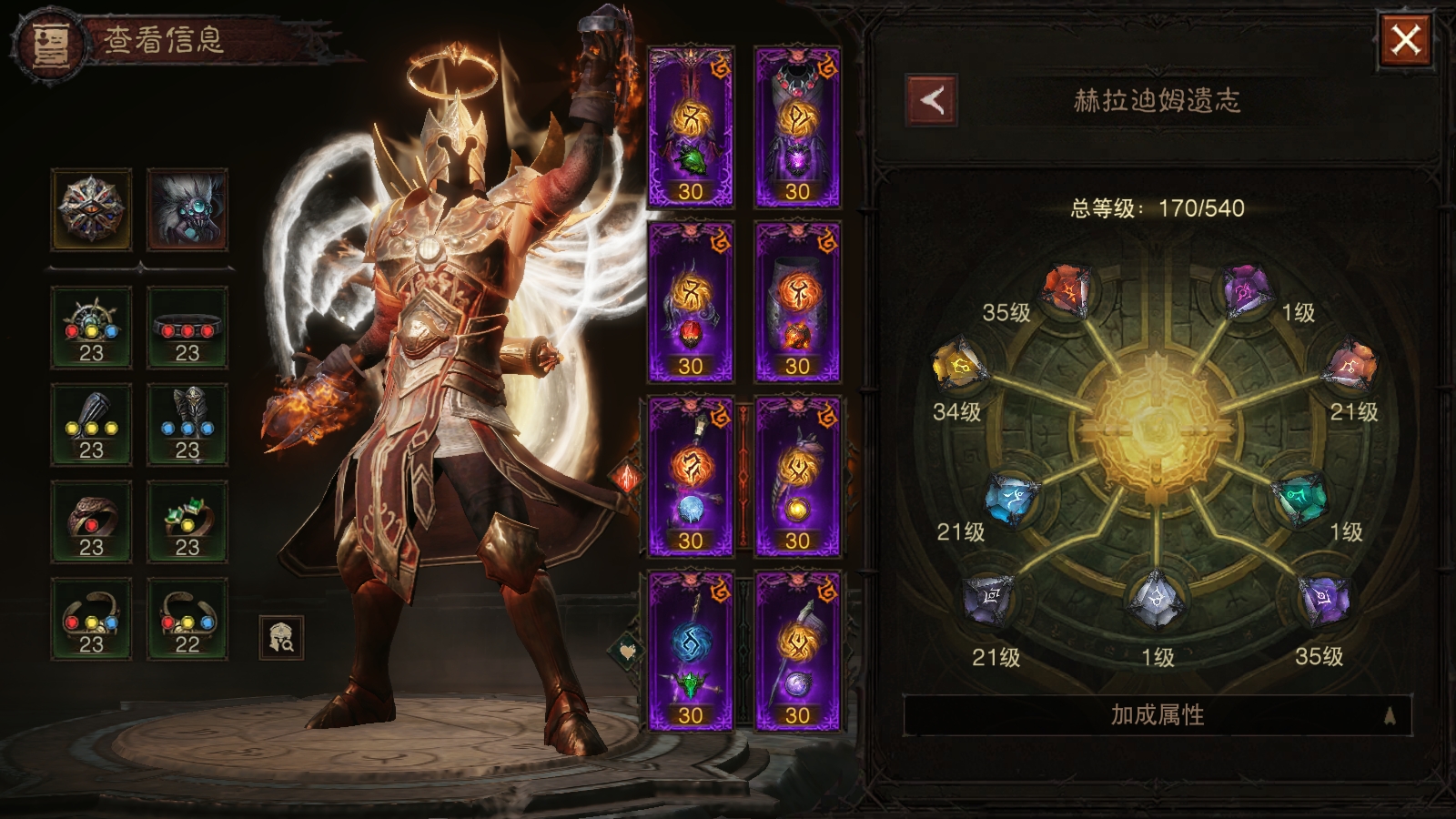Select the level 22 bracelet slot

point(187,619)
